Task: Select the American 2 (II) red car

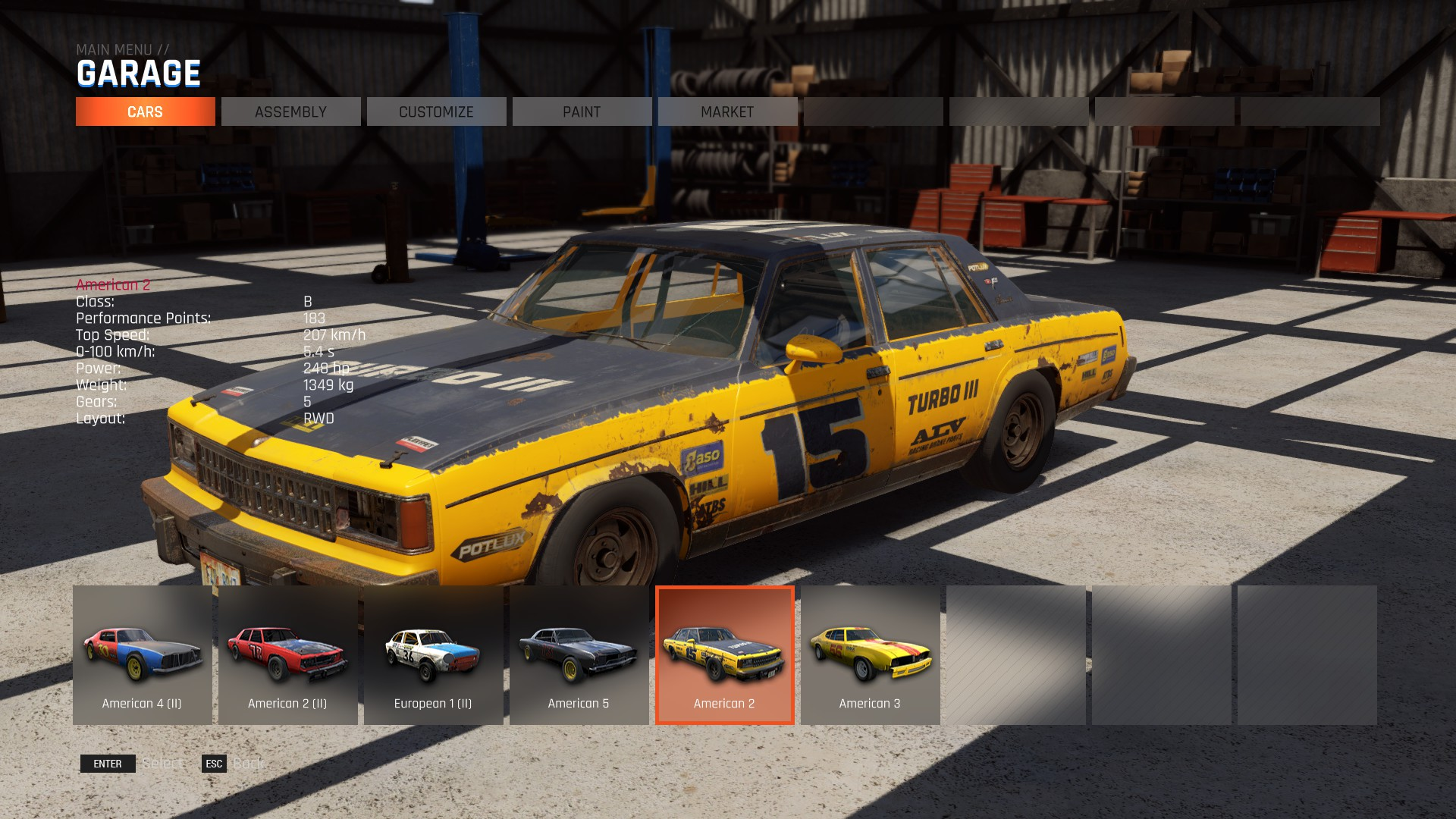Action: pos(288,655)
